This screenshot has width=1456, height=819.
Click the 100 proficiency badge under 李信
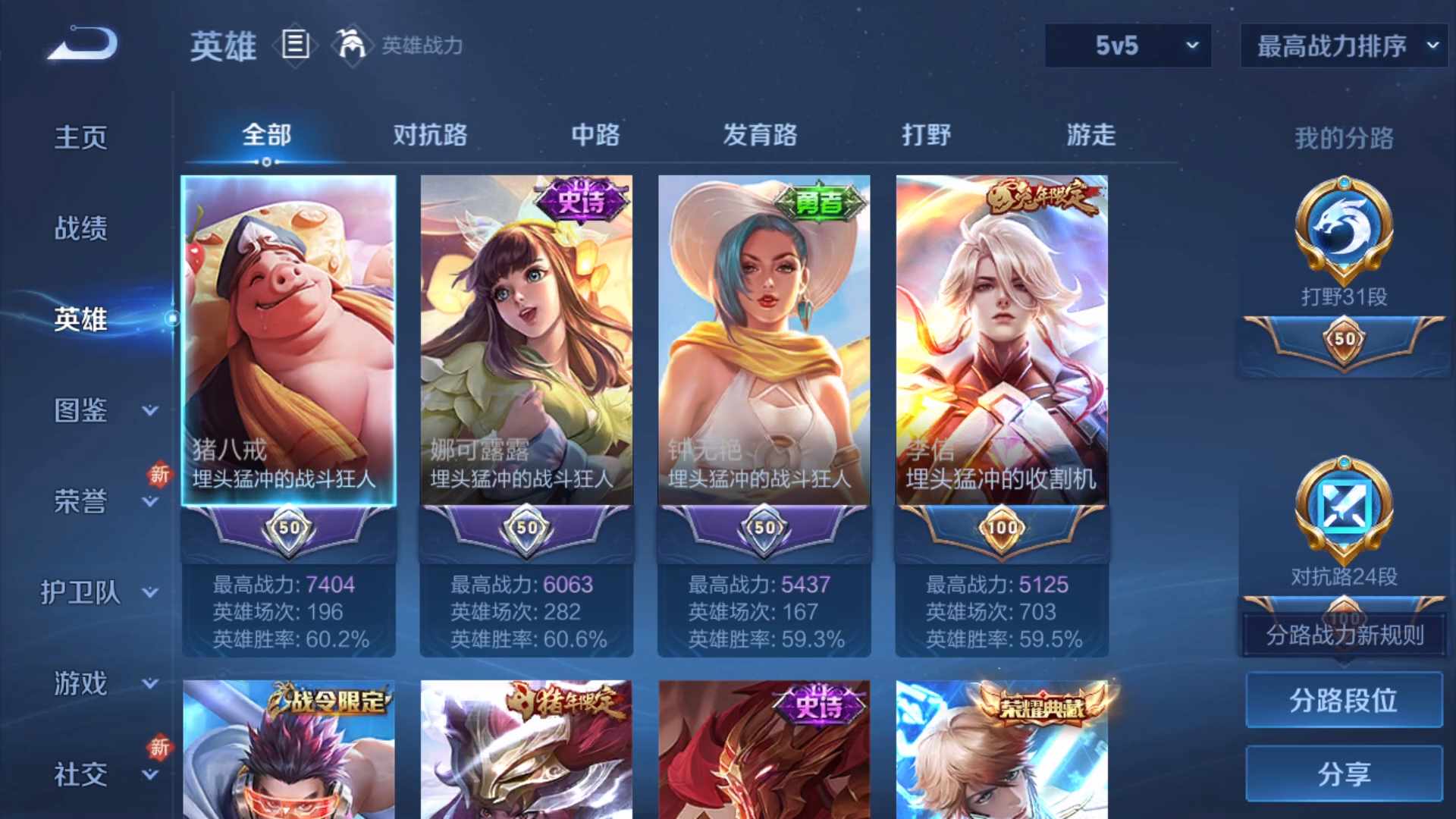[x=1001, y=529]
